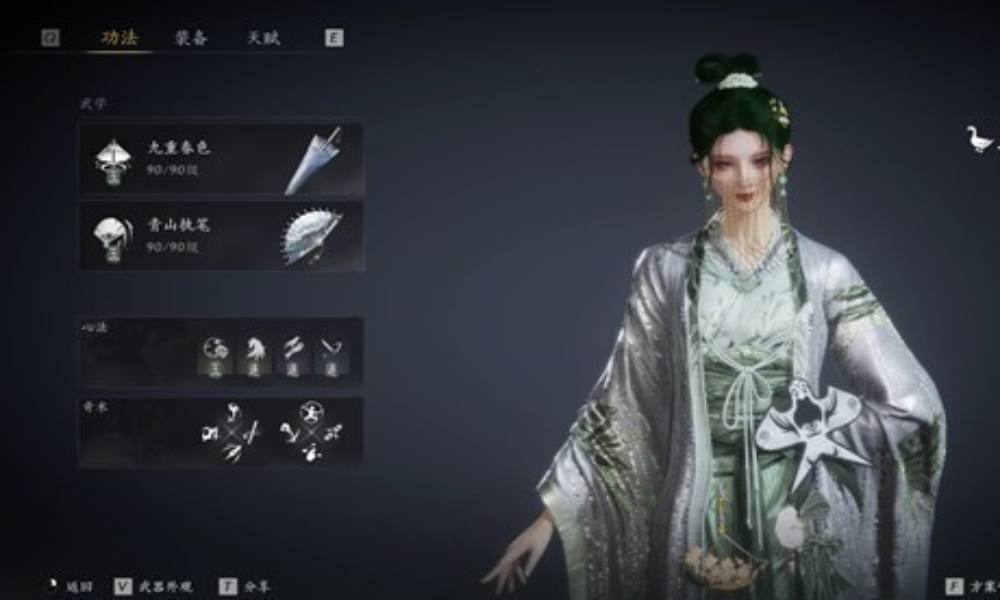Open the right 奇术 skill wheel

coord(312,434)
